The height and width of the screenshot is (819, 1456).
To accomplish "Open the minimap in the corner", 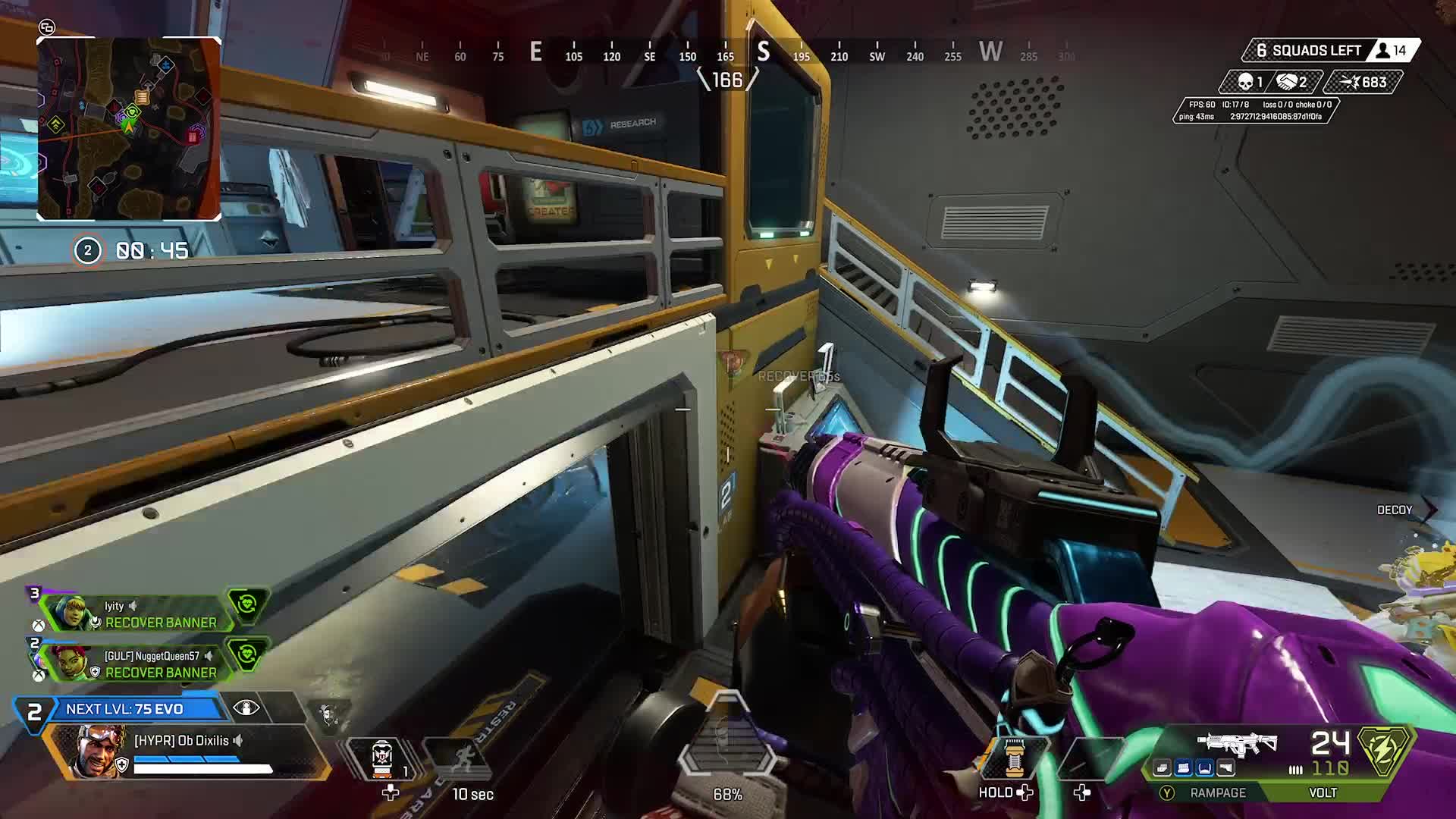I will [129, 129].
